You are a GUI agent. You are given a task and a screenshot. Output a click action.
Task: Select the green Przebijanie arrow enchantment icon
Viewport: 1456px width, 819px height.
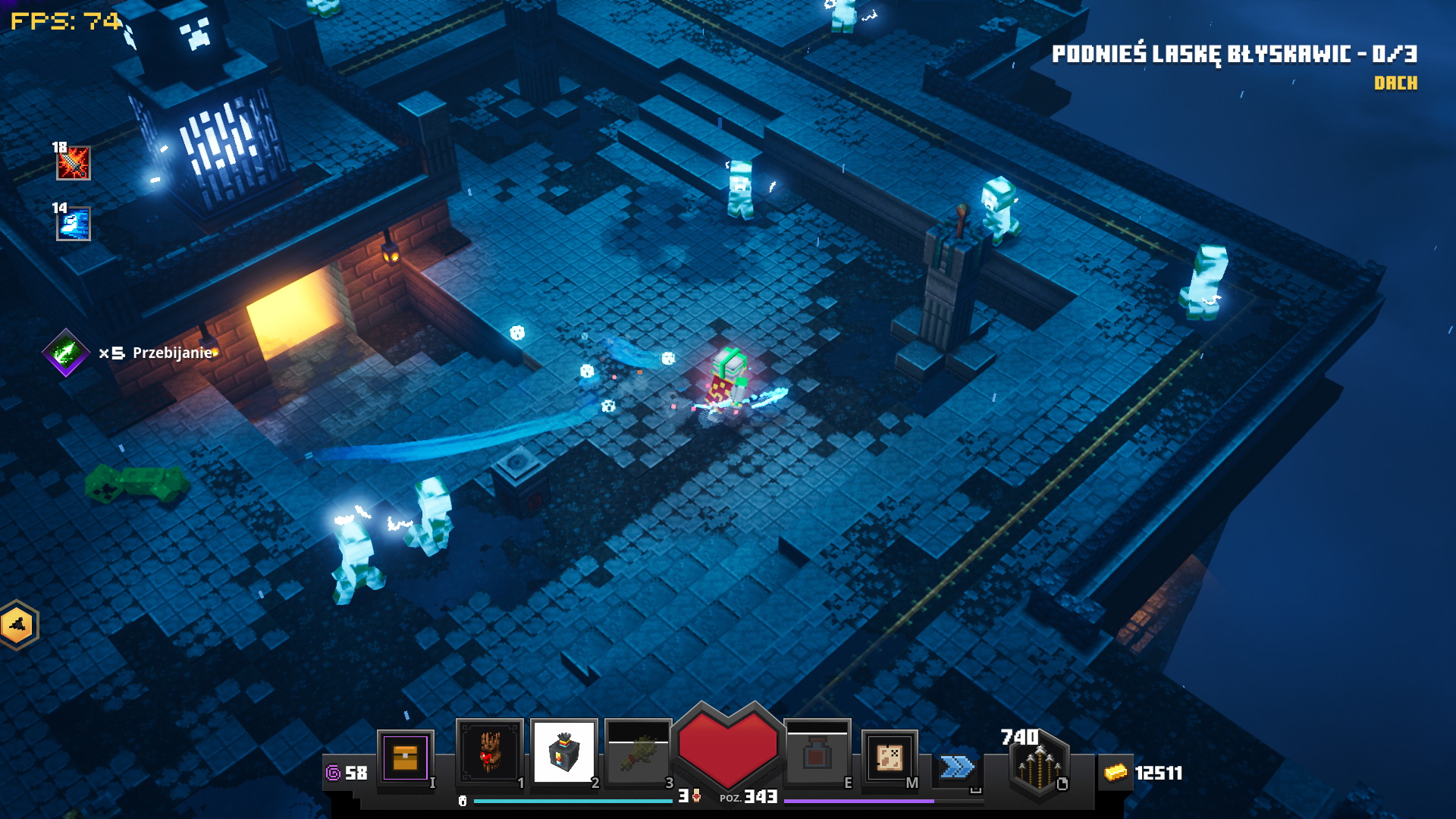point(66,352)
